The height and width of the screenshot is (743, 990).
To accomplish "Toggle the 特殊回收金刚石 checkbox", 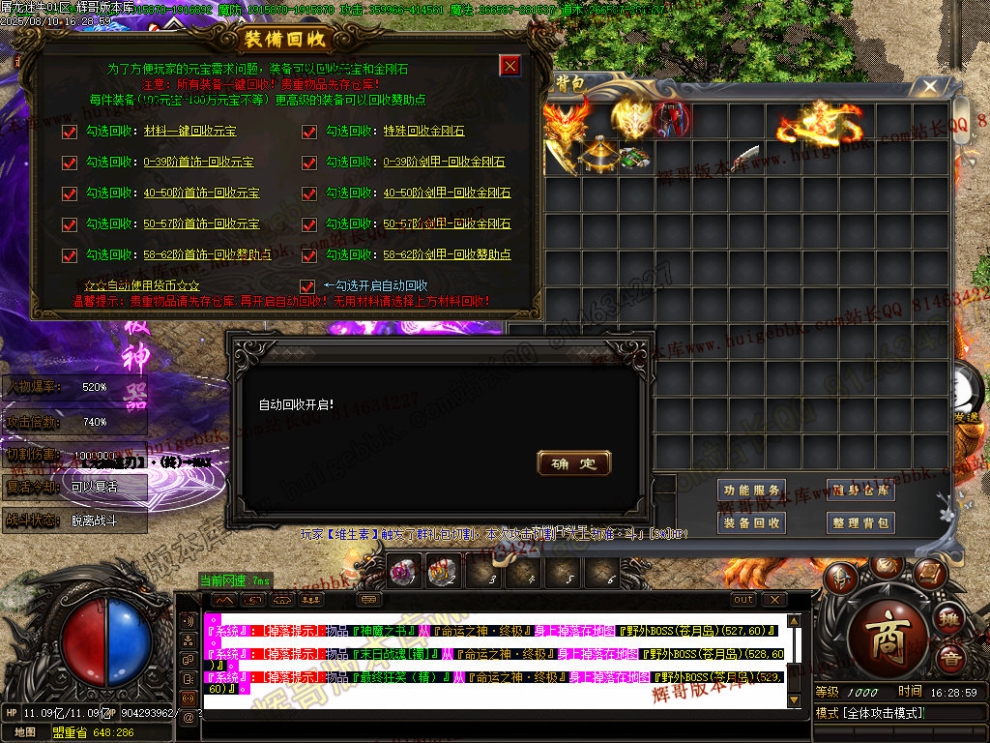I will pyautogui.click(x=309, y=132).
